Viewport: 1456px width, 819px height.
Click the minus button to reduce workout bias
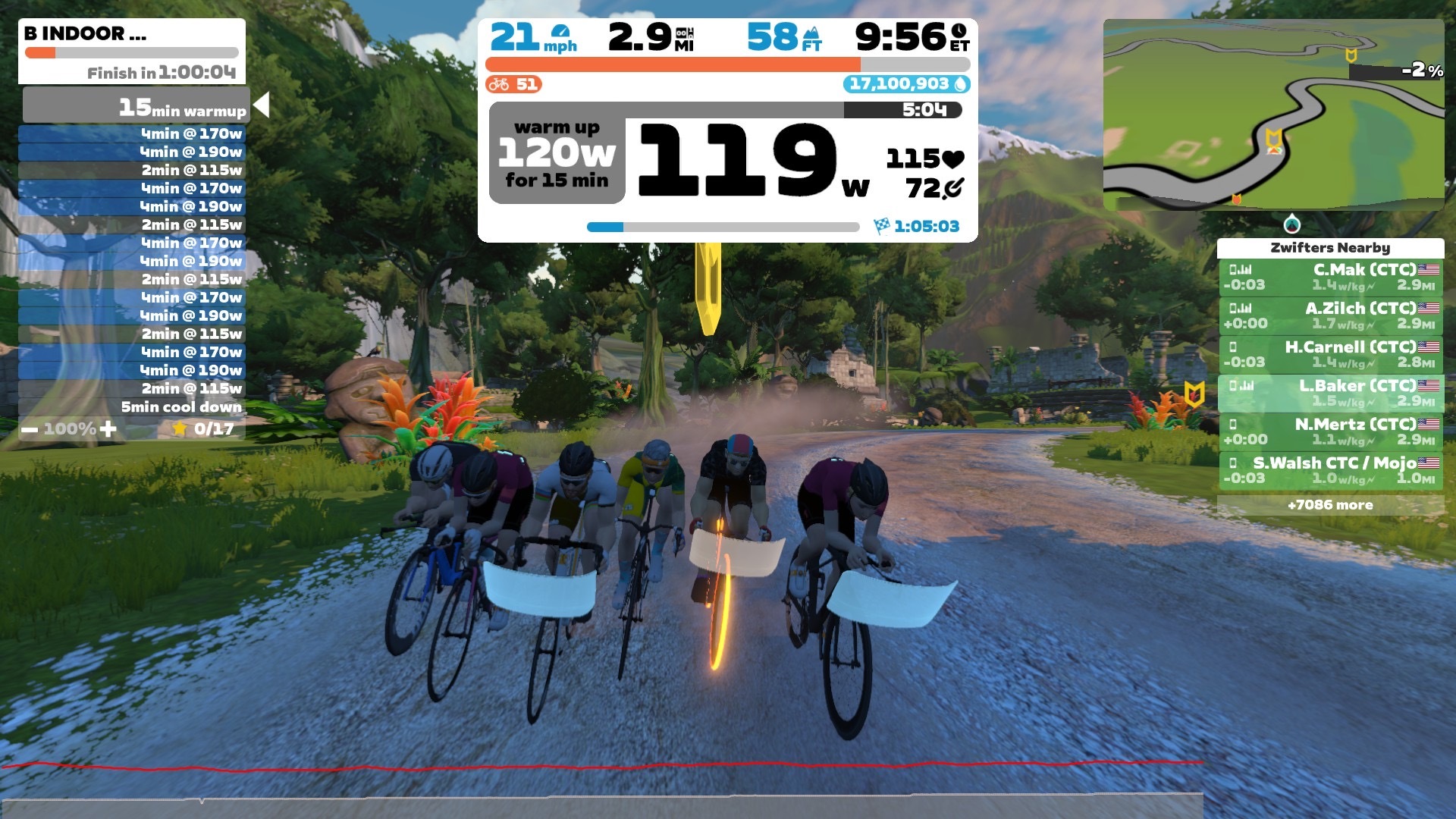click(29, 429)
